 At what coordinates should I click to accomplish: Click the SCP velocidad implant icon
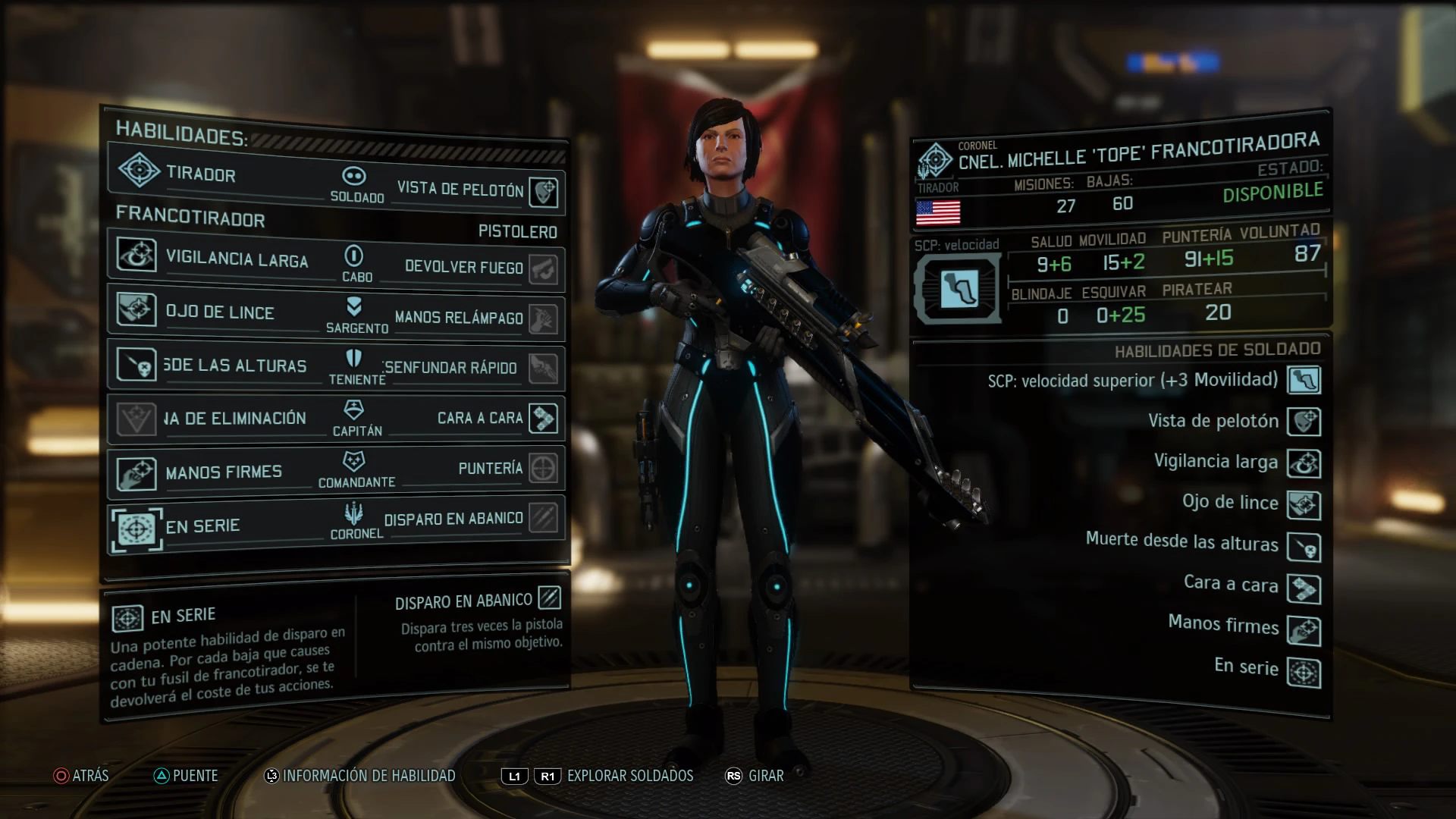959,290
